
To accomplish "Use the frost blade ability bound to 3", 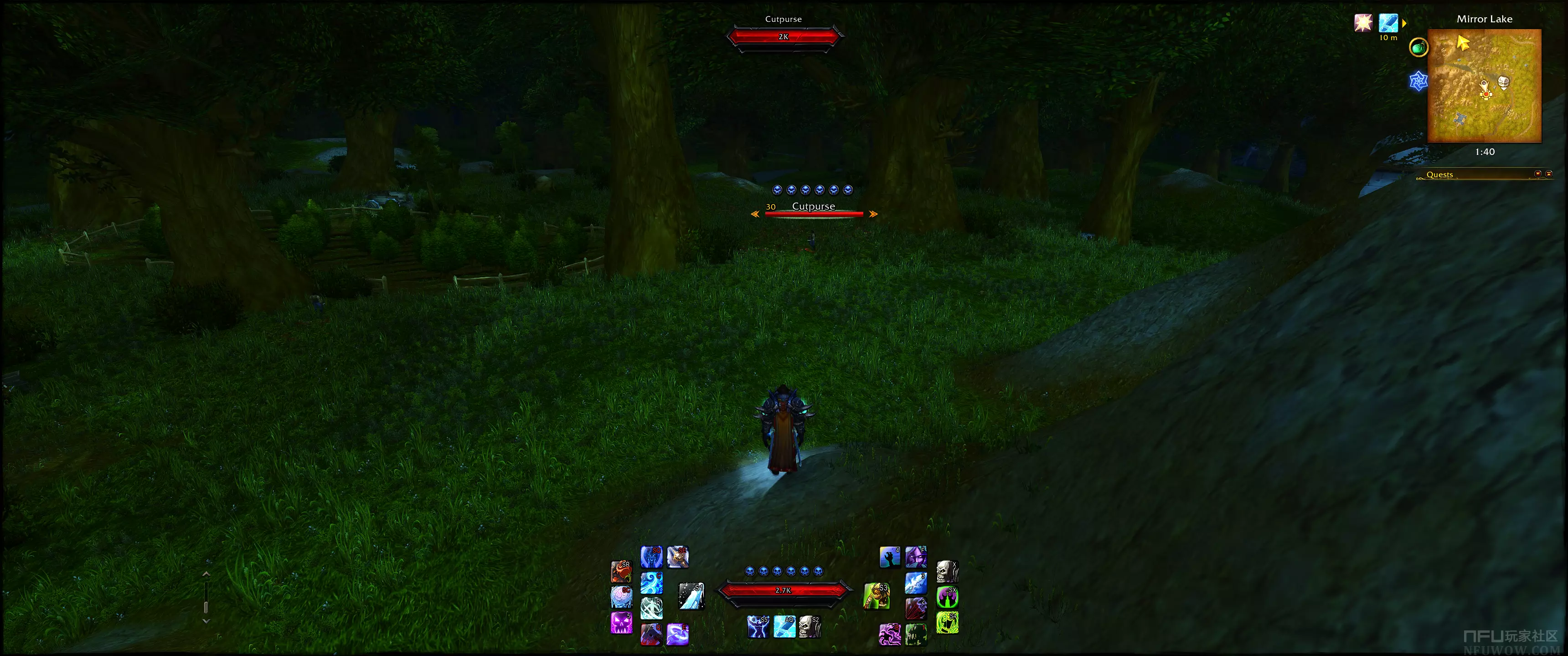I will [x=915, y=583].
